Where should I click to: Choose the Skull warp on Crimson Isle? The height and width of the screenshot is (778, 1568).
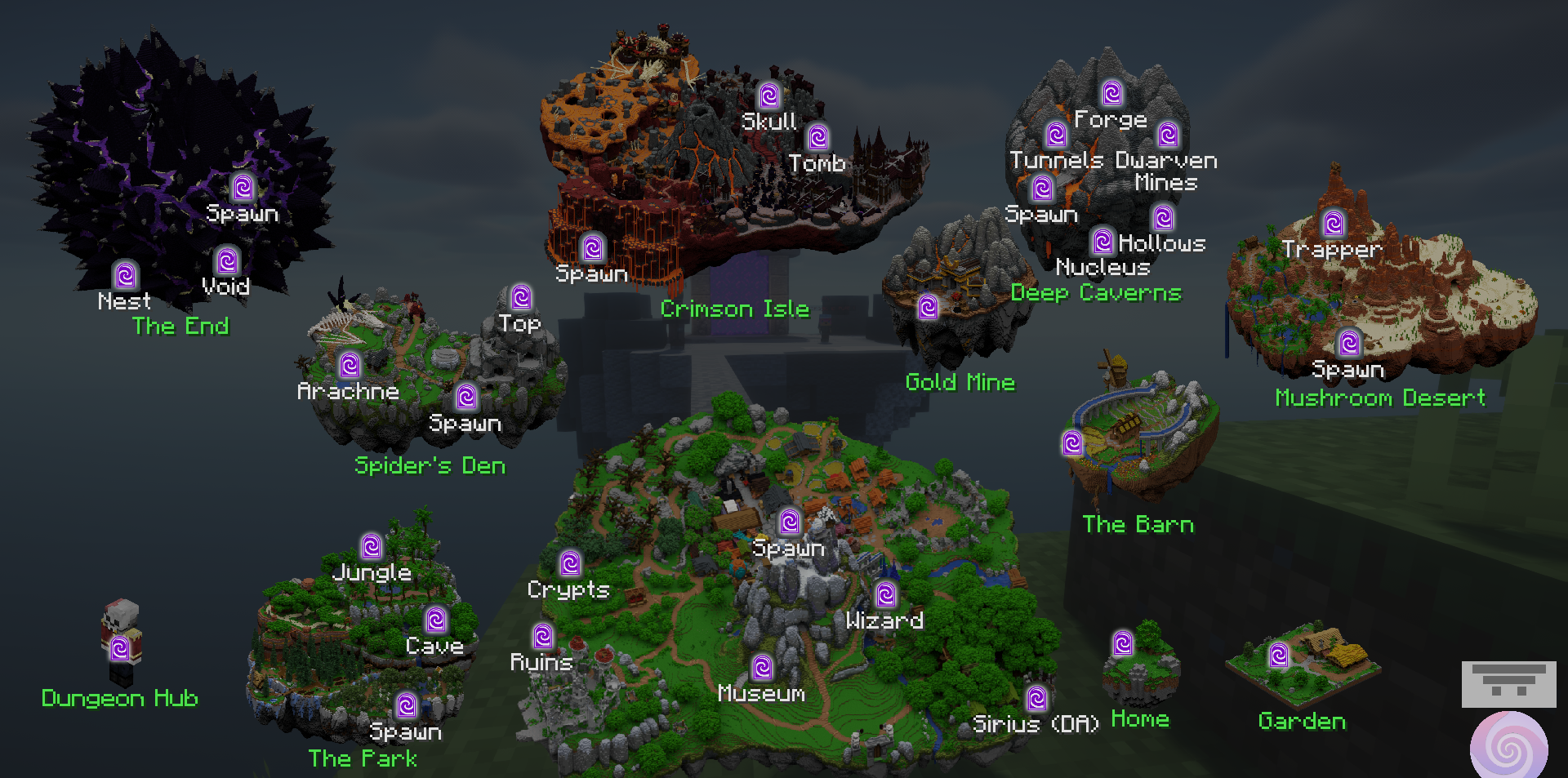[x=768, y=96]
